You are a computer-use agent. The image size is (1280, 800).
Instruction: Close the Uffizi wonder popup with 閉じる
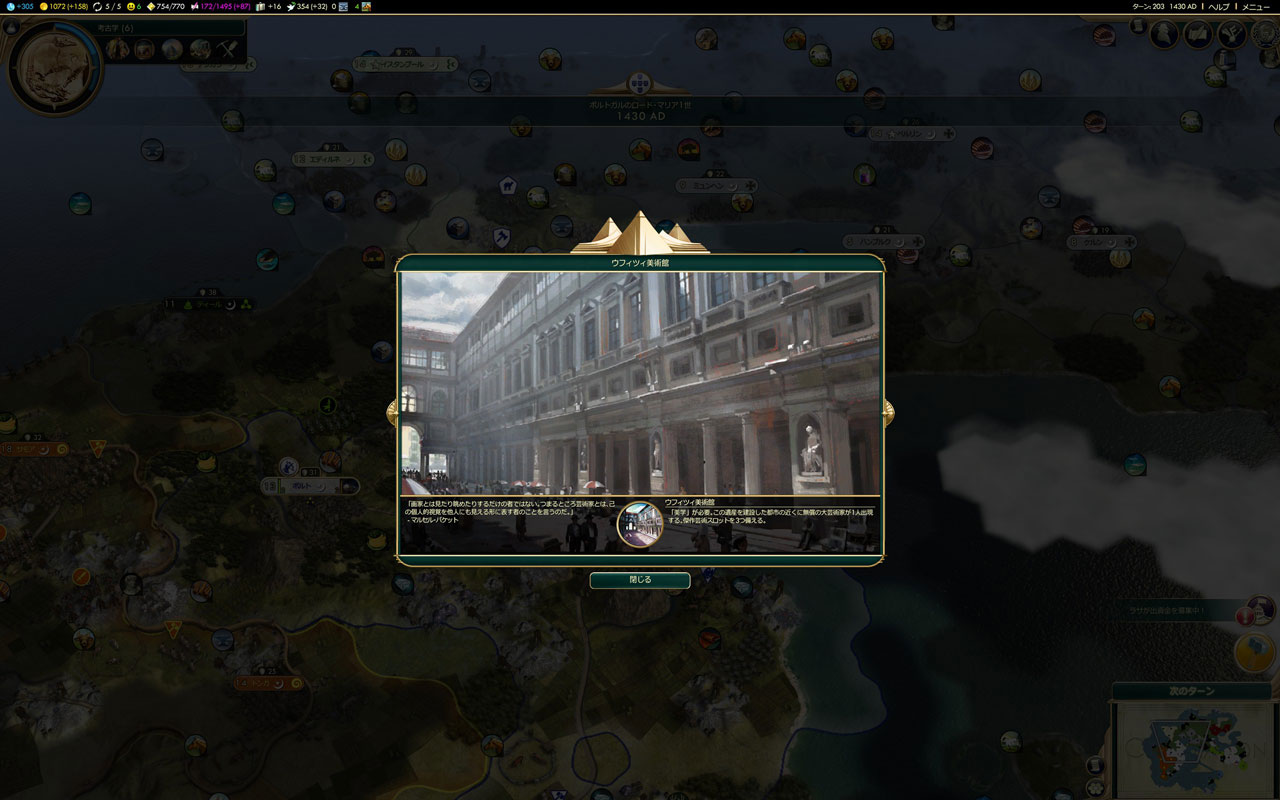coord(639,580)
